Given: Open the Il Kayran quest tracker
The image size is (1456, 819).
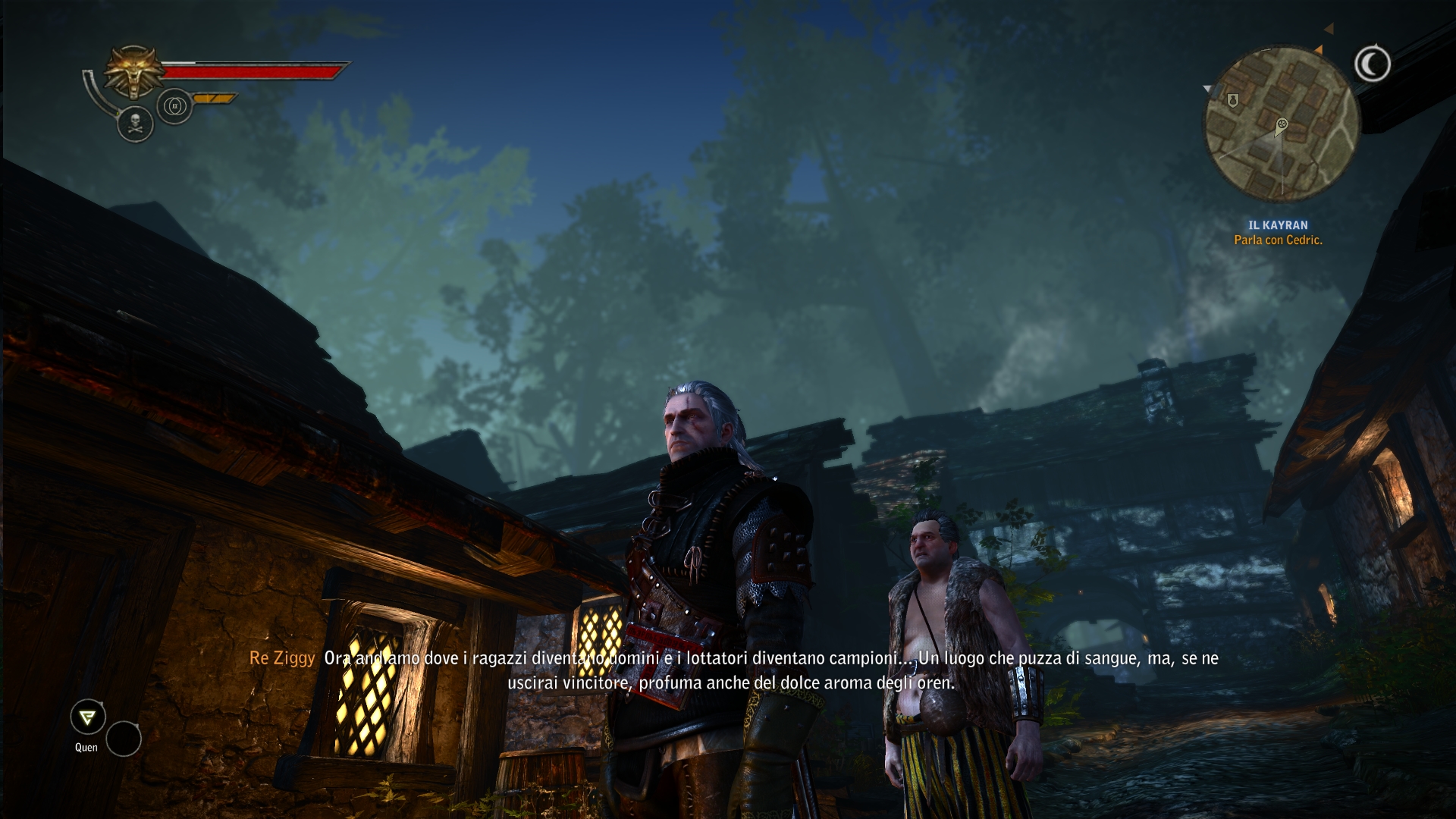Looking at the screenshot, I should (x=1278, y=225).
